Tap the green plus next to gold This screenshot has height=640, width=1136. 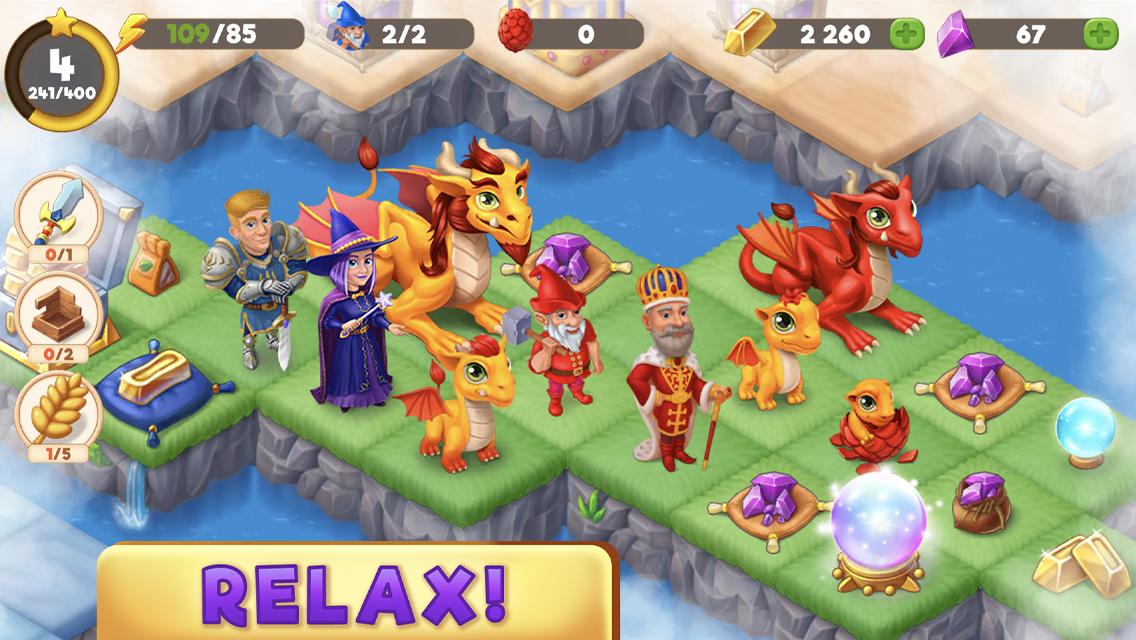[x=907, y=35]
